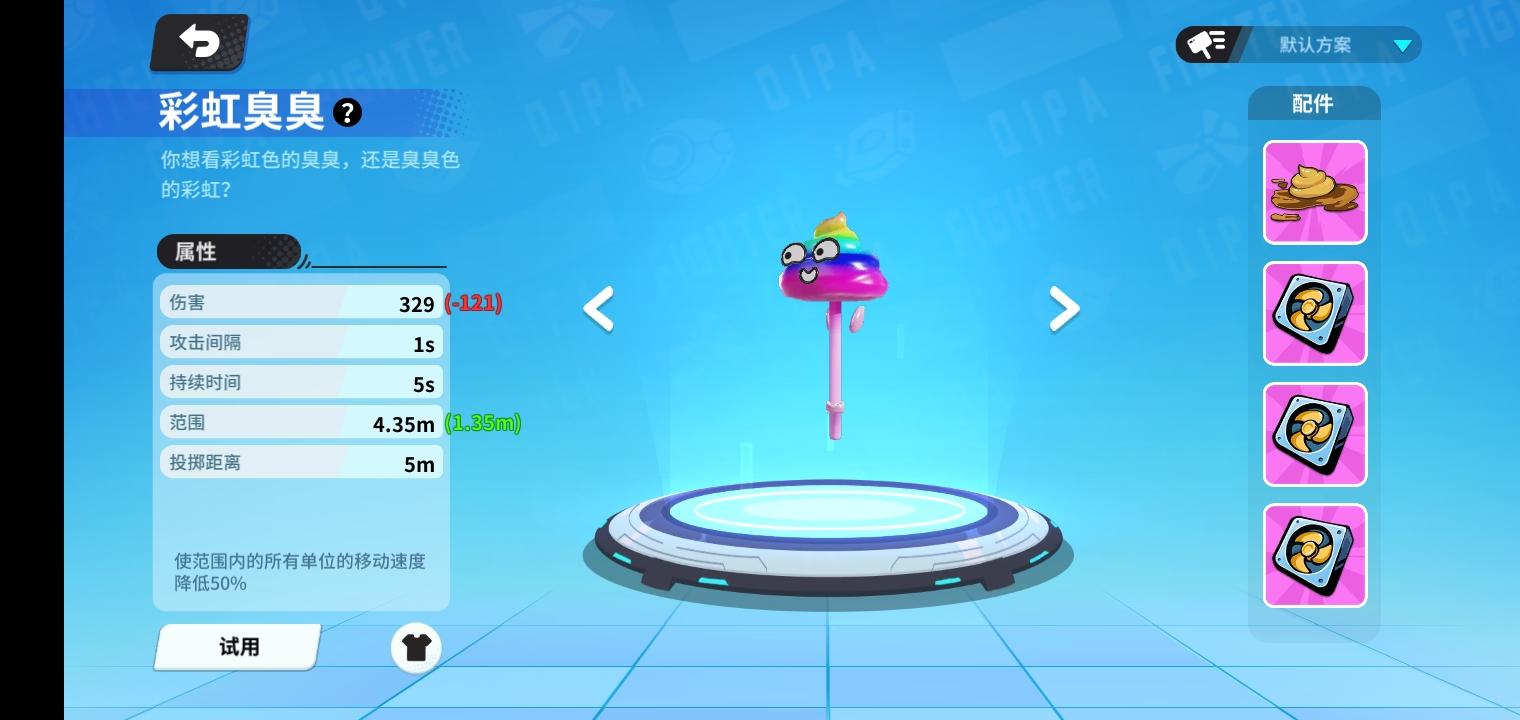Select the poop accessory in the 配件 panel
Viewport: 1520px width, 720px height.
coord(1314,192)
